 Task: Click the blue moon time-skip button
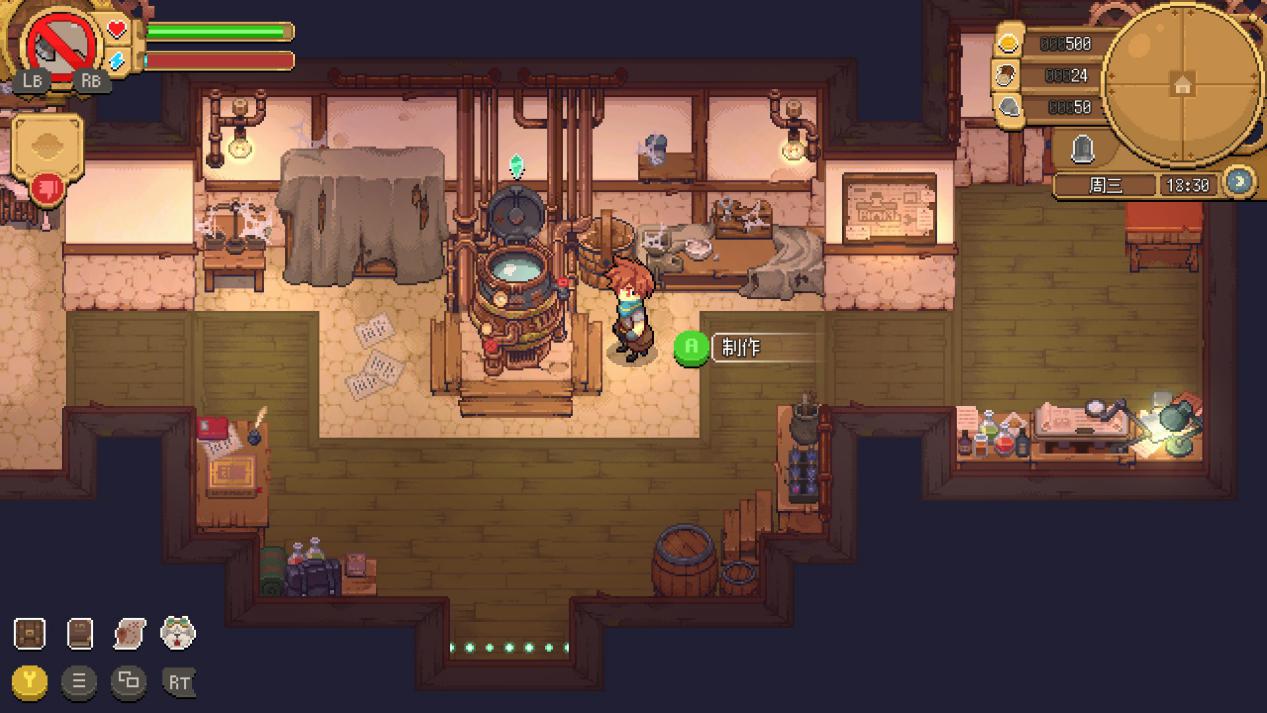click(x=1239, y=182)
